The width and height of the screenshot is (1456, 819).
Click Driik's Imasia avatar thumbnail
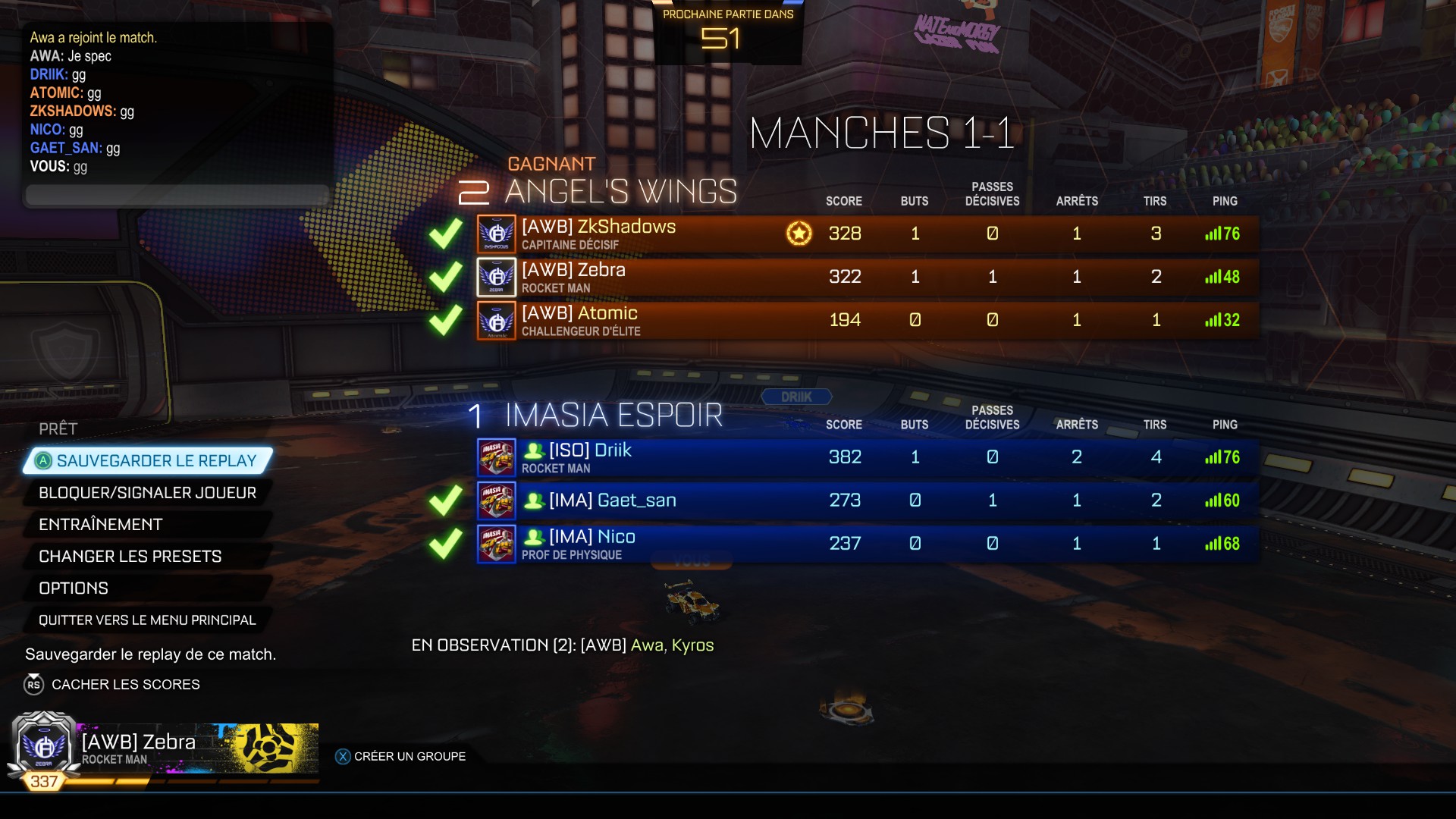click(497, 458)
